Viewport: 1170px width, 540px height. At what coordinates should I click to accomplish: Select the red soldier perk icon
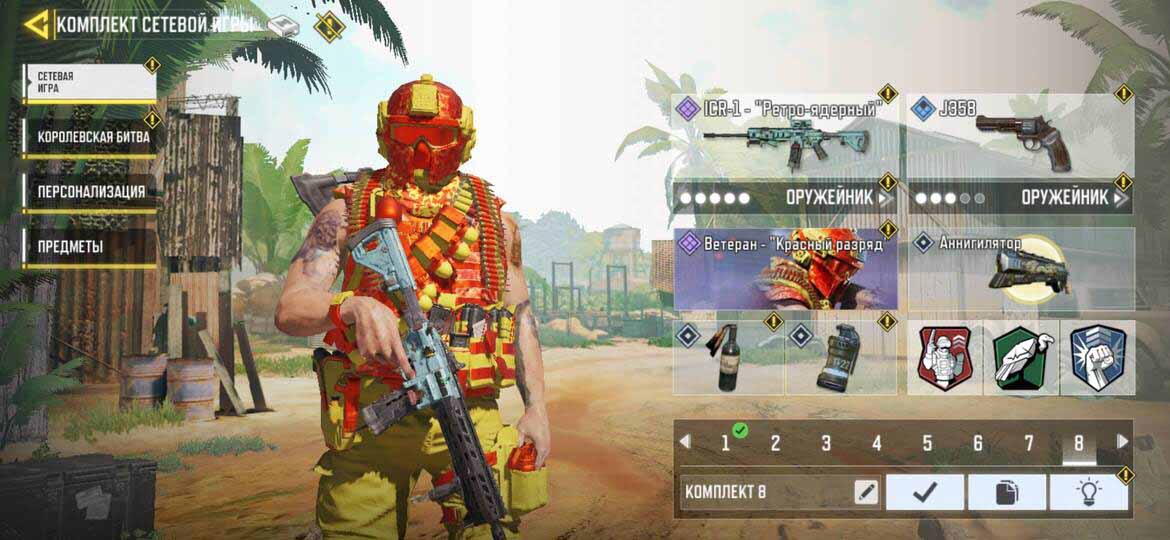pyautogui.click(x=945, y=358)
